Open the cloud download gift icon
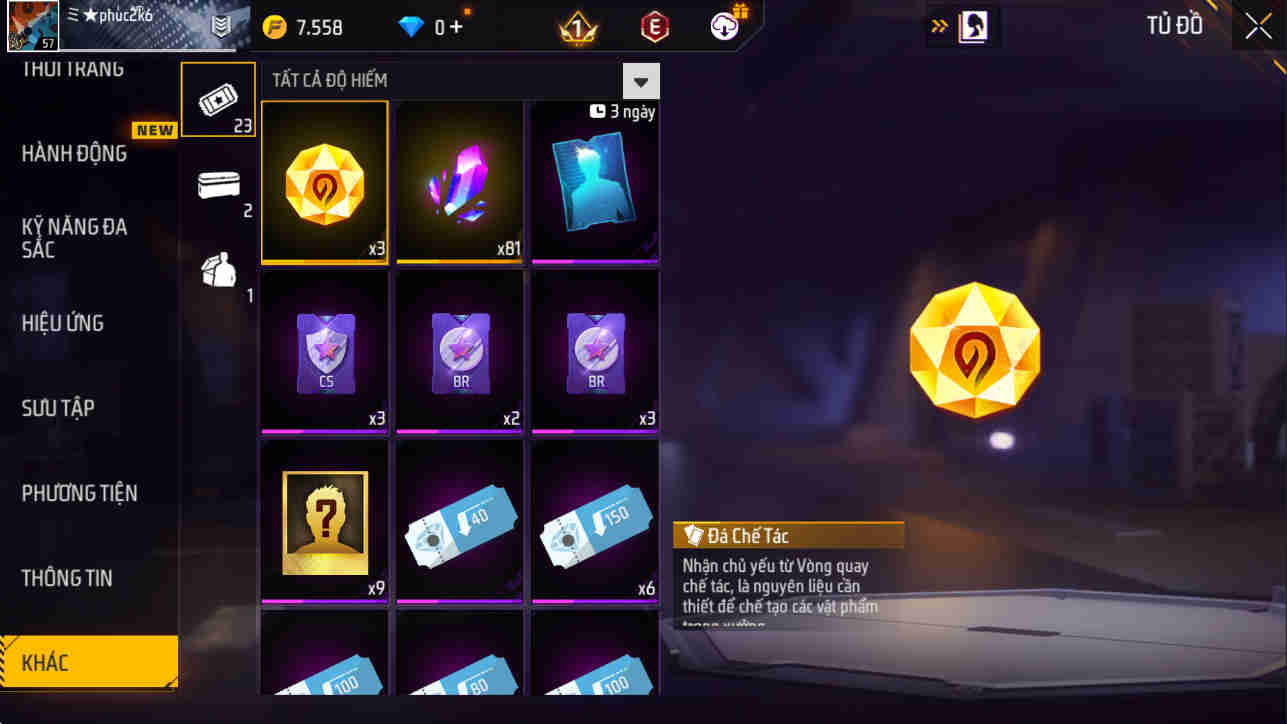 (722, 27)
